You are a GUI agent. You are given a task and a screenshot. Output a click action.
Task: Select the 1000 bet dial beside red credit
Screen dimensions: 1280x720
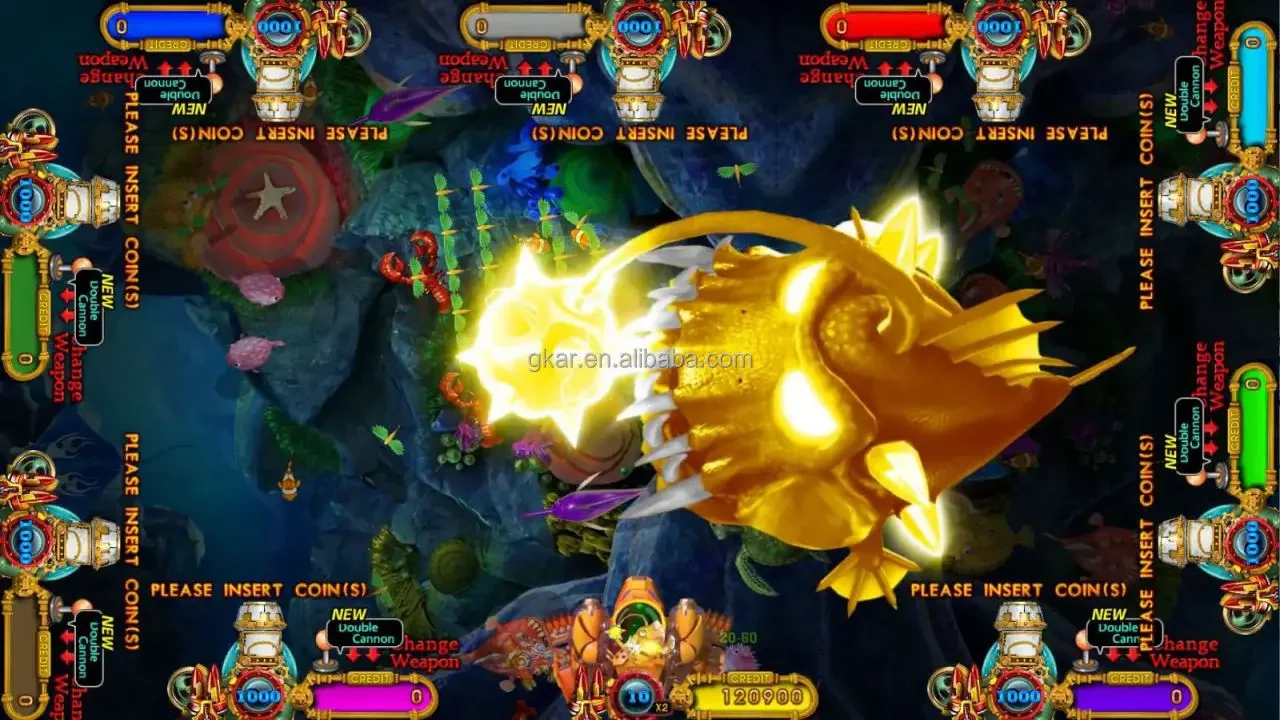tap(1000, 27)
